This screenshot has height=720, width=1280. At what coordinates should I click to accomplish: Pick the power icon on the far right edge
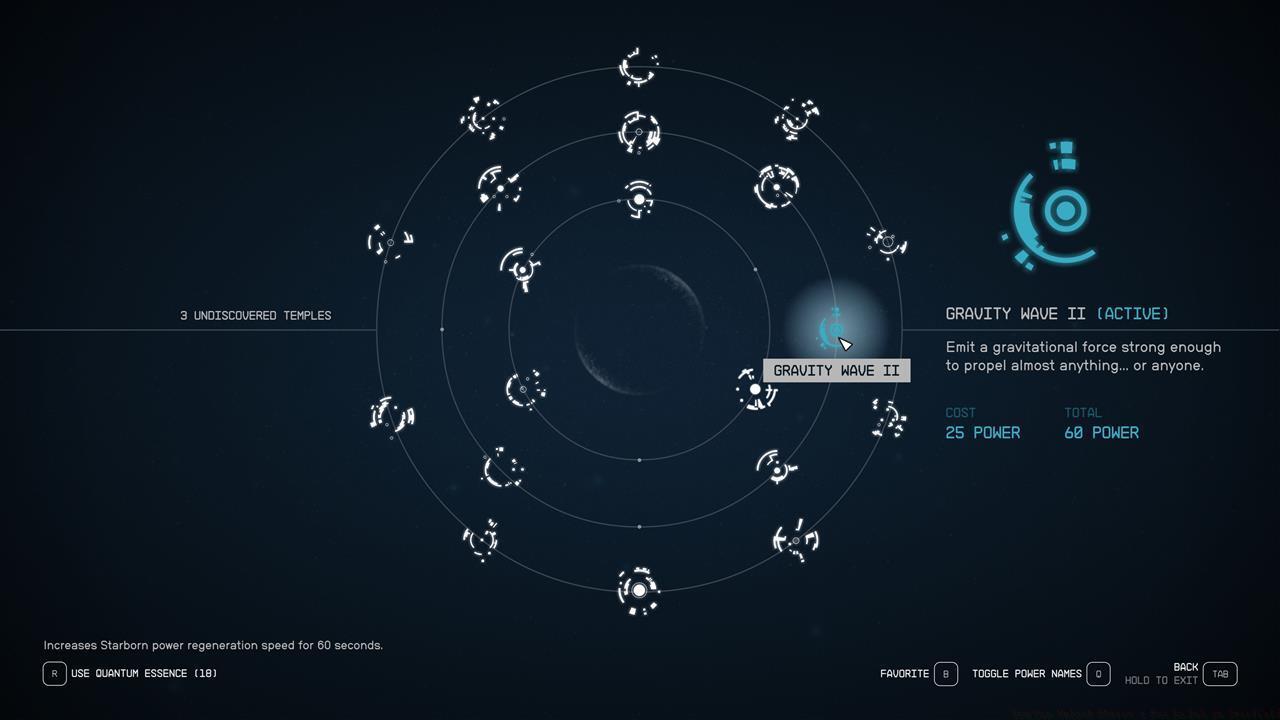[x=886, y=243]
